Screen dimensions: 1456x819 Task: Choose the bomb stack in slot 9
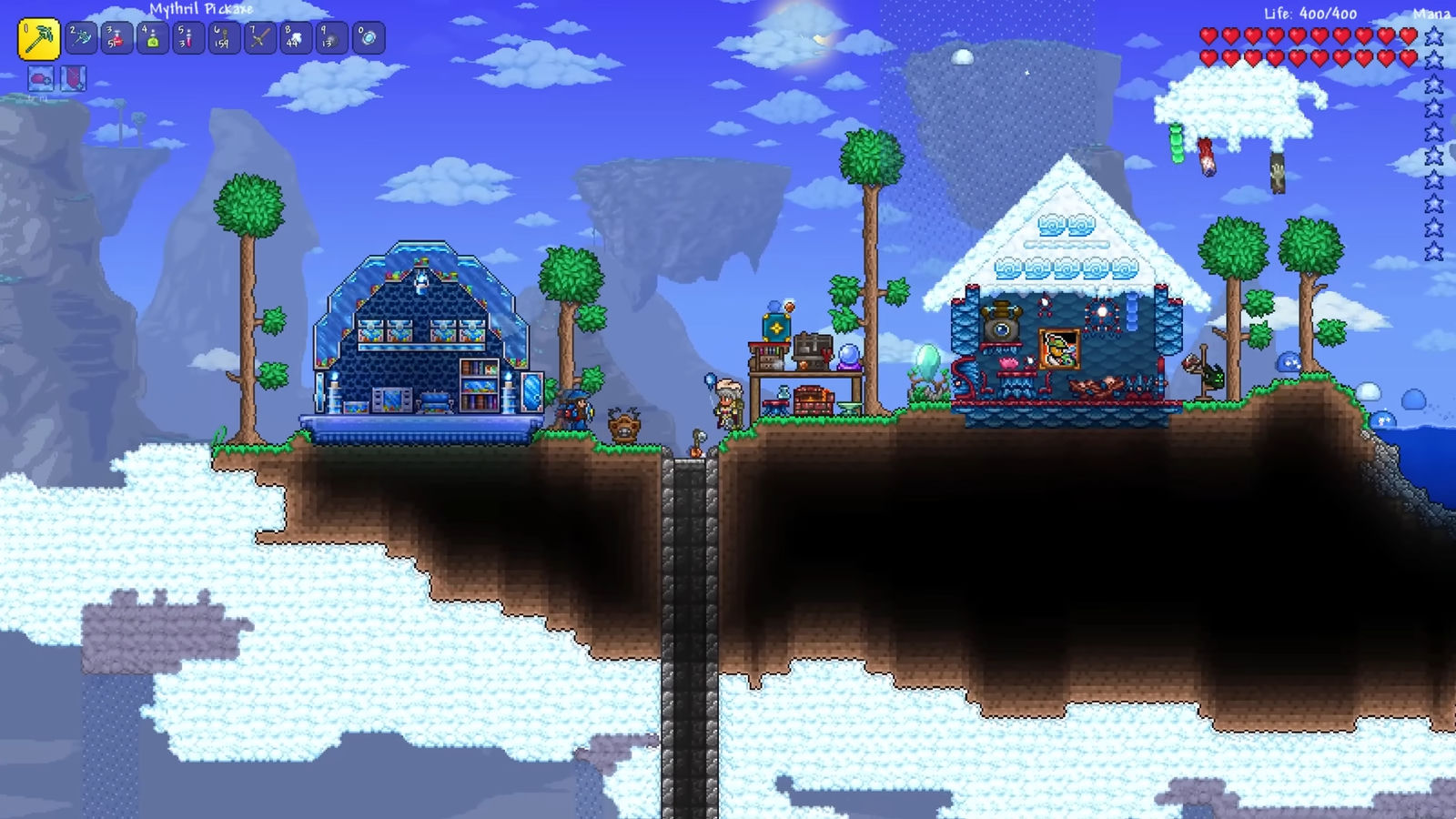pos(332,38)
